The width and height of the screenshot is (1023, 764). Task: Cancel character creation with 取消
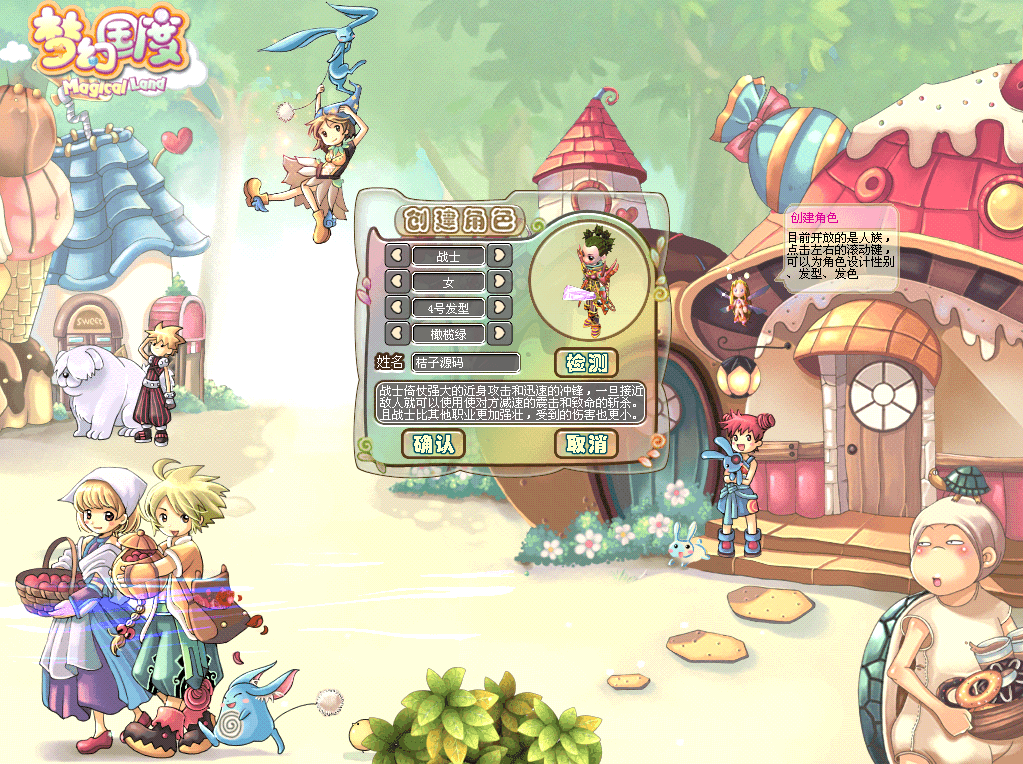(586, 444)
